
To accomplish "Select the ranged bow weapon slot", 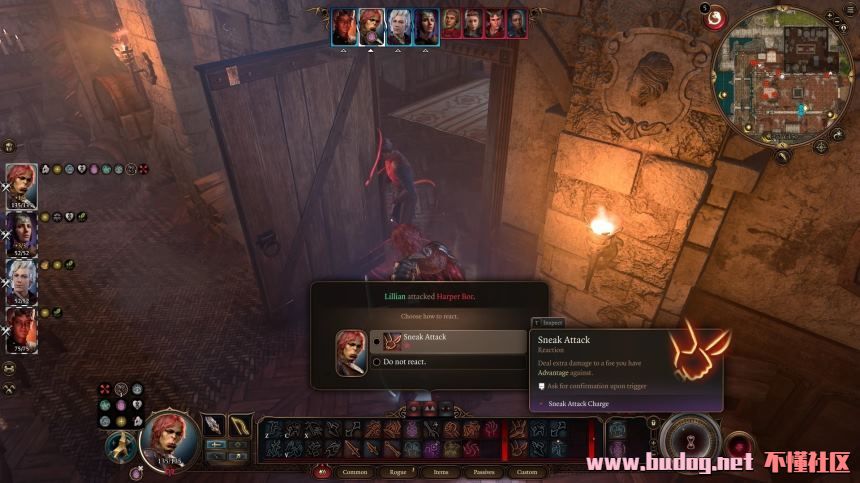I will pyautogui.click(x=241, y=425).
